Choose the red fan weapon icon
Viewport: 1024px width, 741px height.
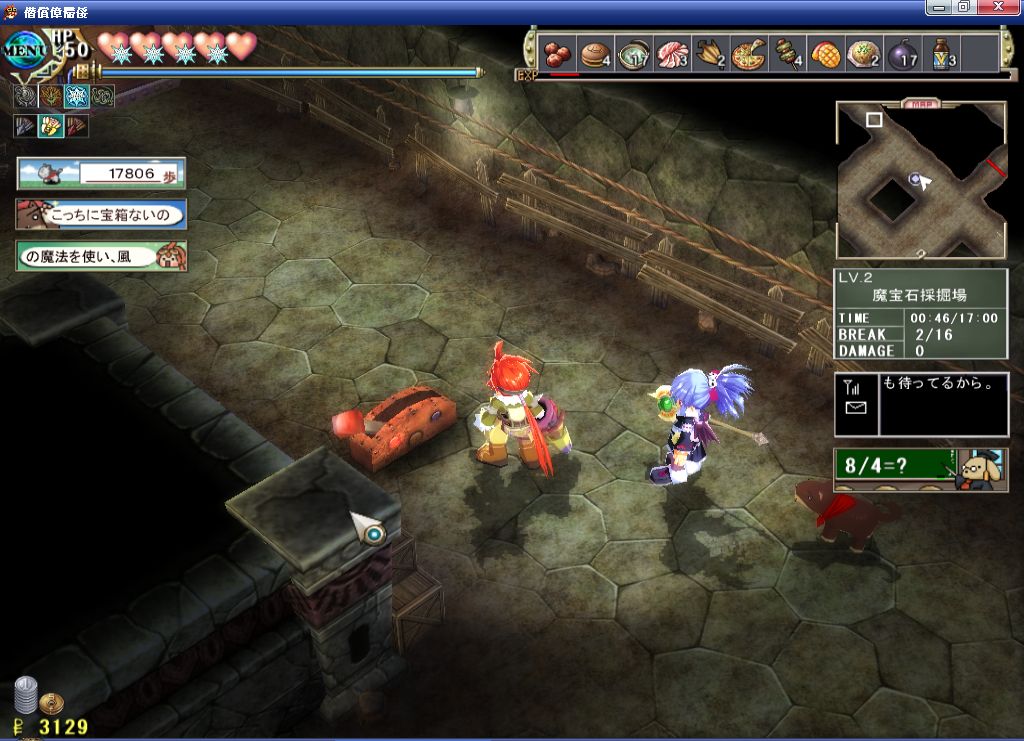tap(76, 126)
